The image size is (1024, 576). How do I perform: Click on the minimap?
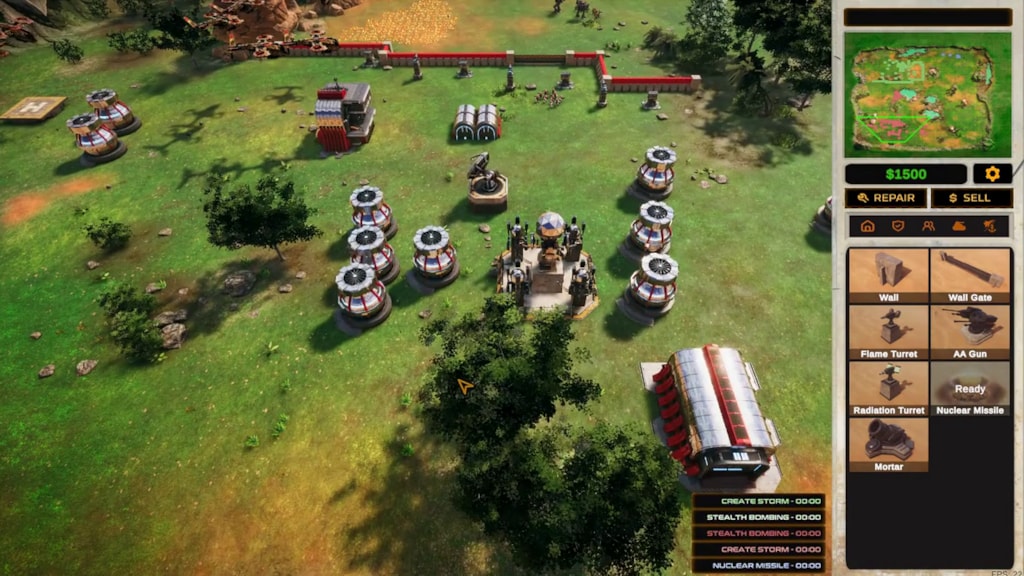click(927, 94)
